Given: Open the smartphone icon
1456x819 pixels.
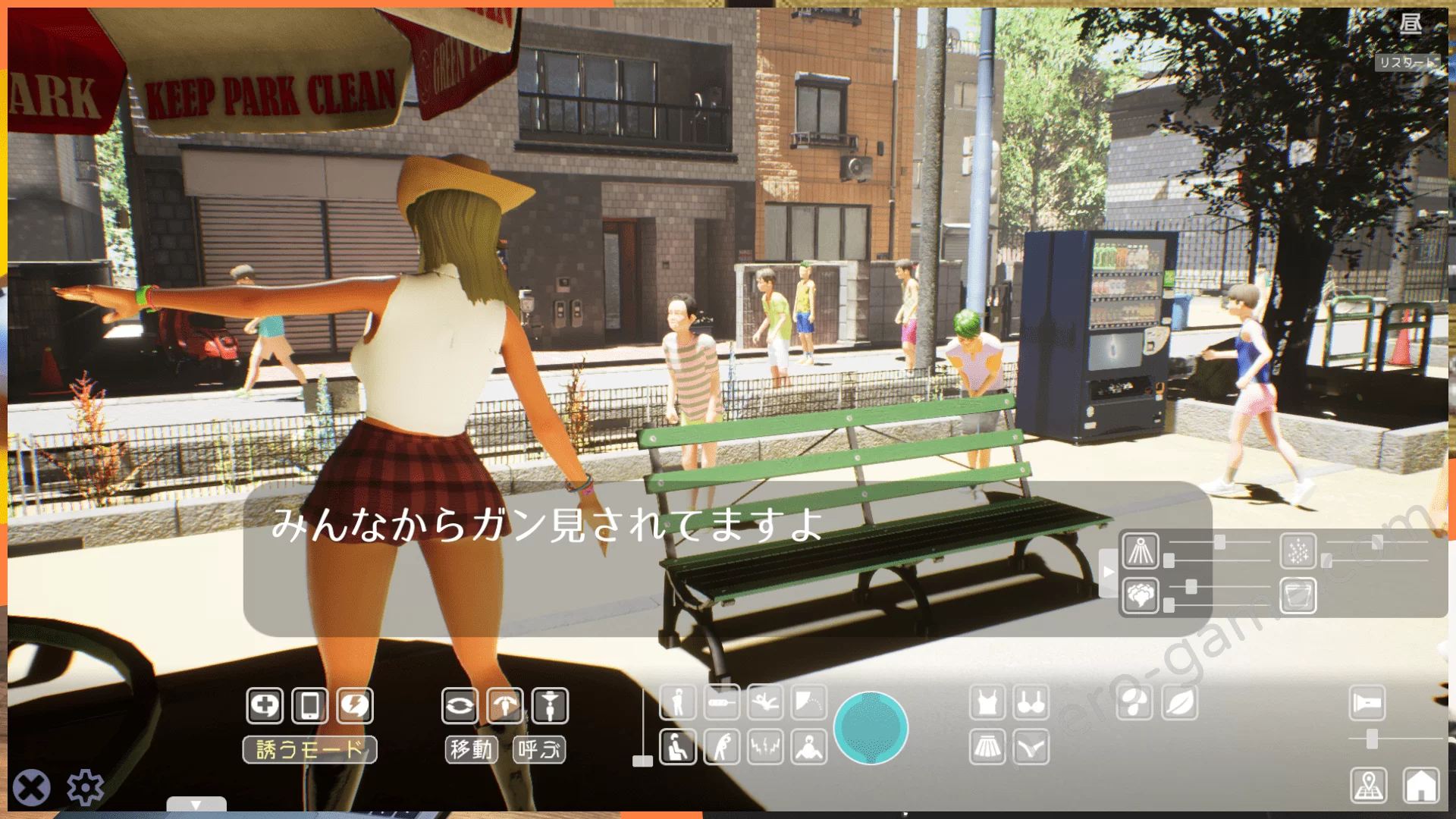Looking at the screenshot, I should coord(309,705).
